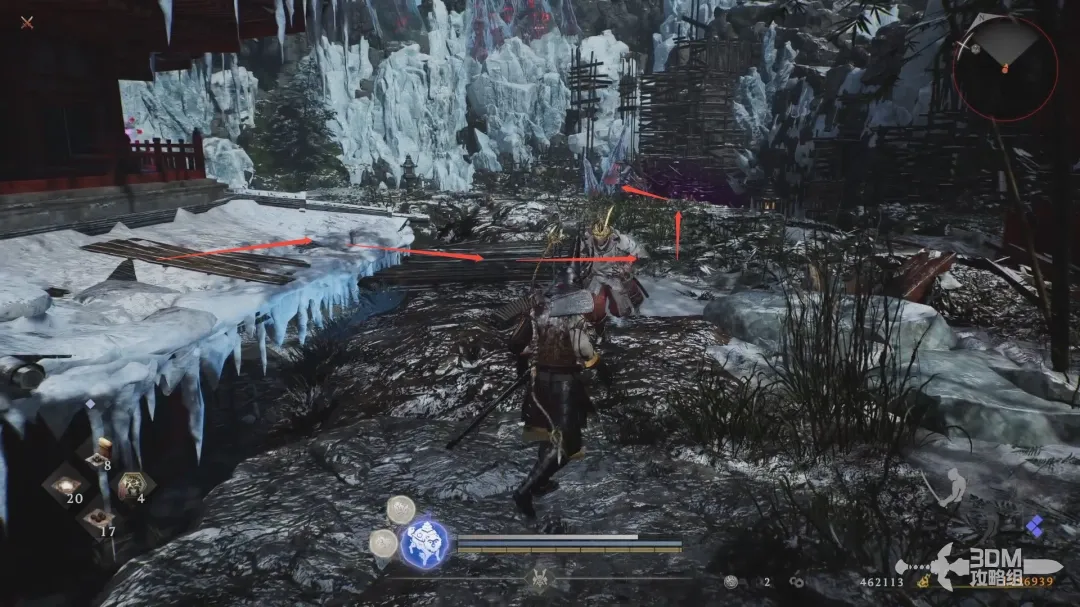
Task: Open the circular minimap compass
Action: [1004, 68]
